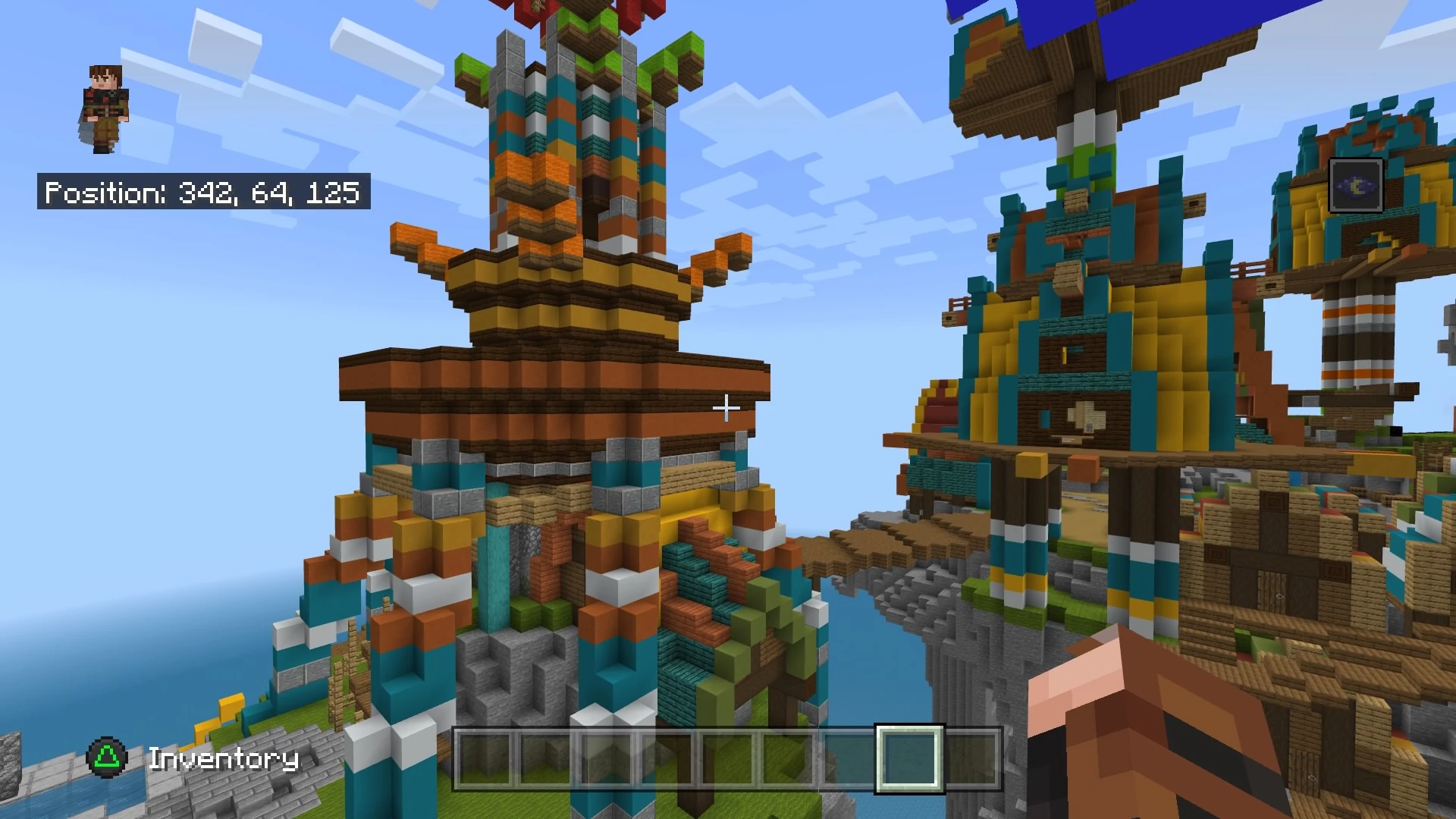Click the Position coordinates display to expand it
The image size is (1456, 819).
tap(202, 193)
